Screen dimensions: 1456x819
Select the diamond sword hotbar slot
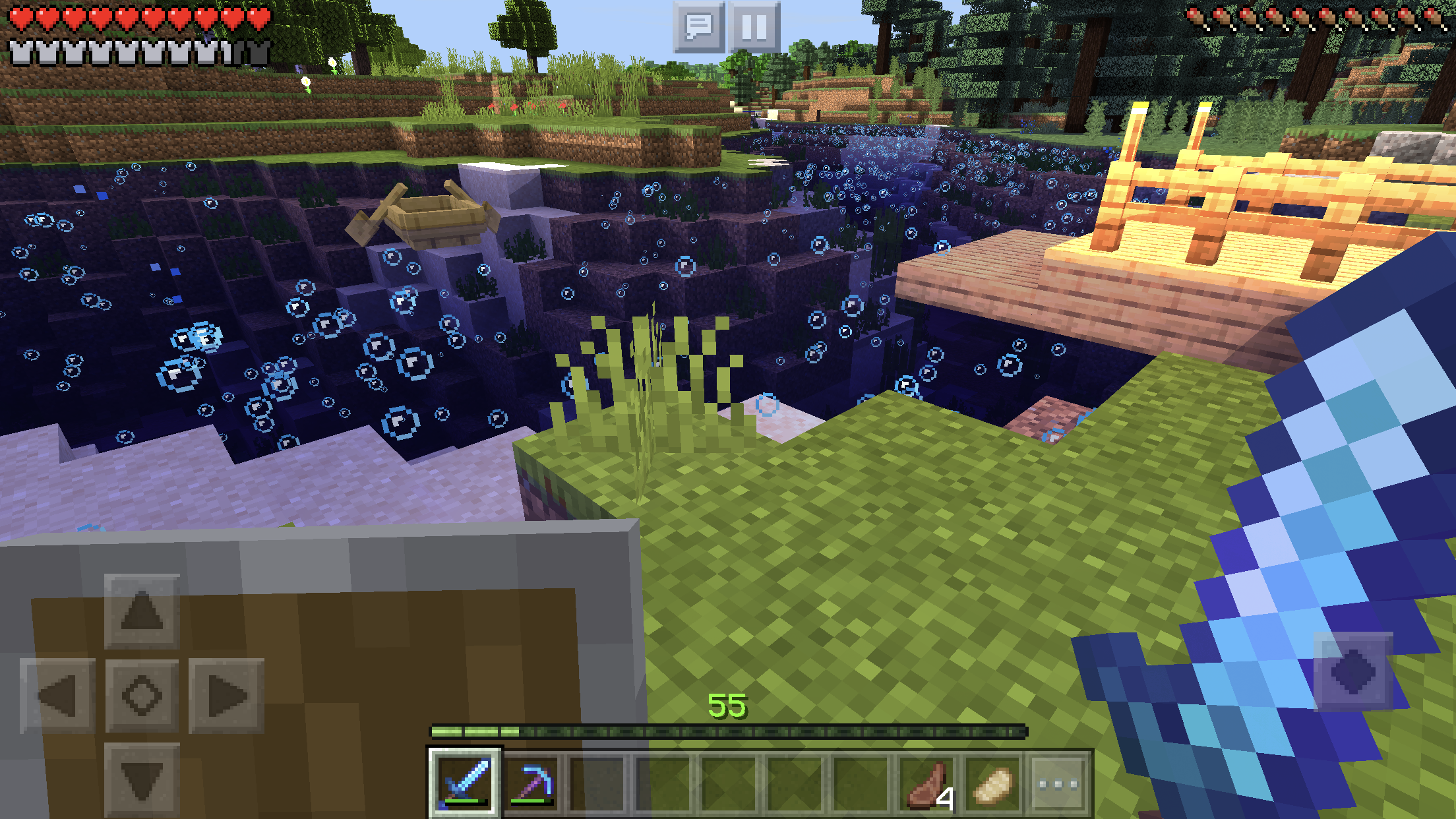466,783
